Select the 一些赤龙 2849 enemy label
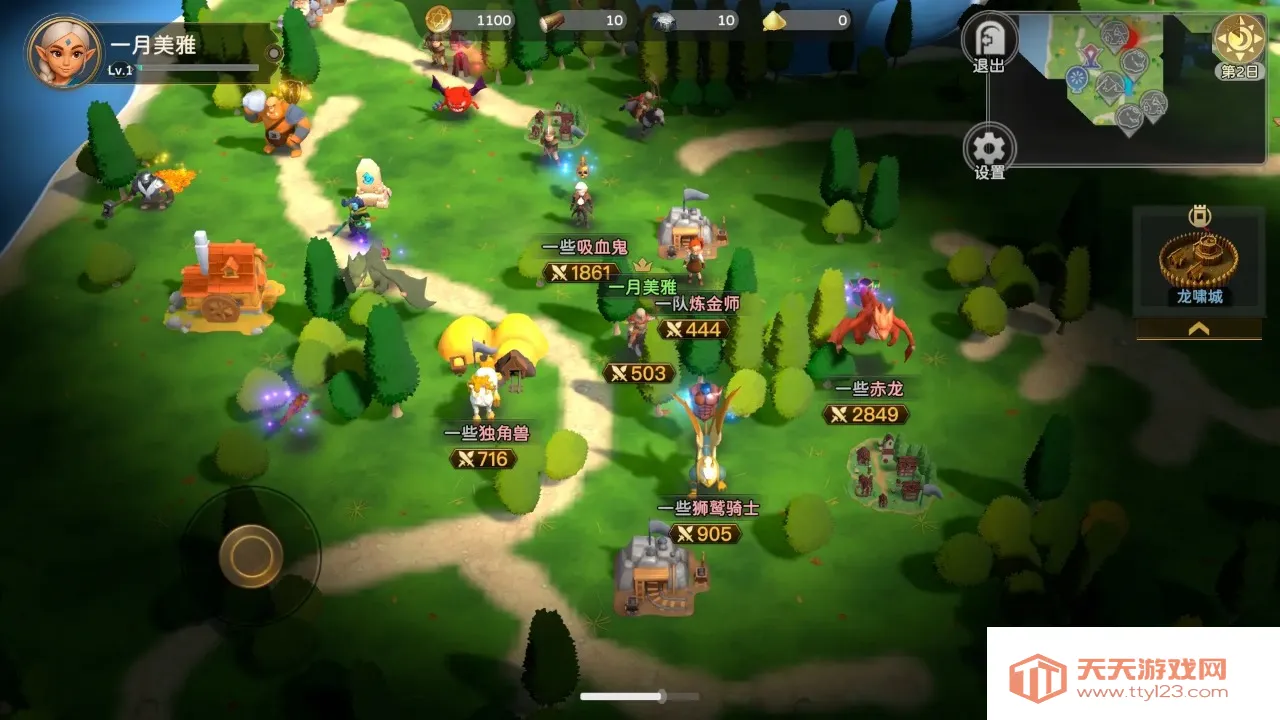The height and width of the screenshot is (720, 1280). click(866, 413)
